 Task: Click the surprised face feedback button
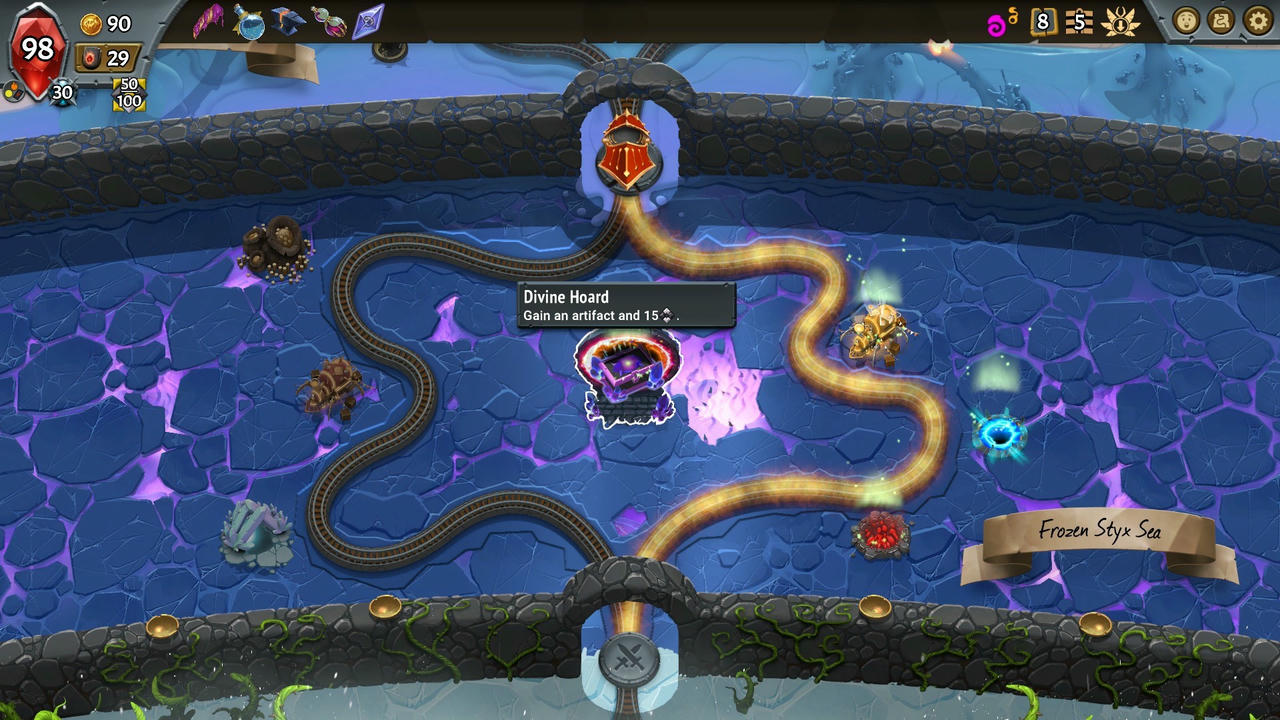pyautogui.click(x=1189, y=20)
